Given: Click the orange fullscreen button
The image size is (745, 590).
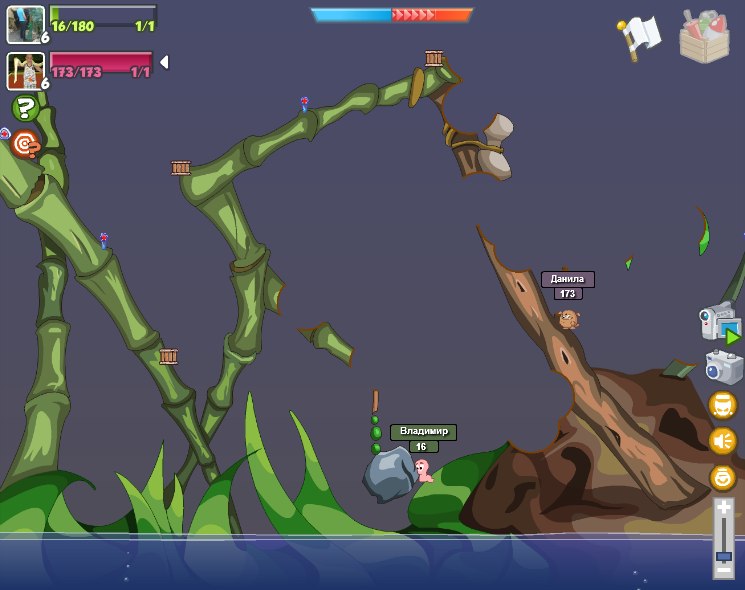Looking at the screenshot, I should [x=722, y=405].
